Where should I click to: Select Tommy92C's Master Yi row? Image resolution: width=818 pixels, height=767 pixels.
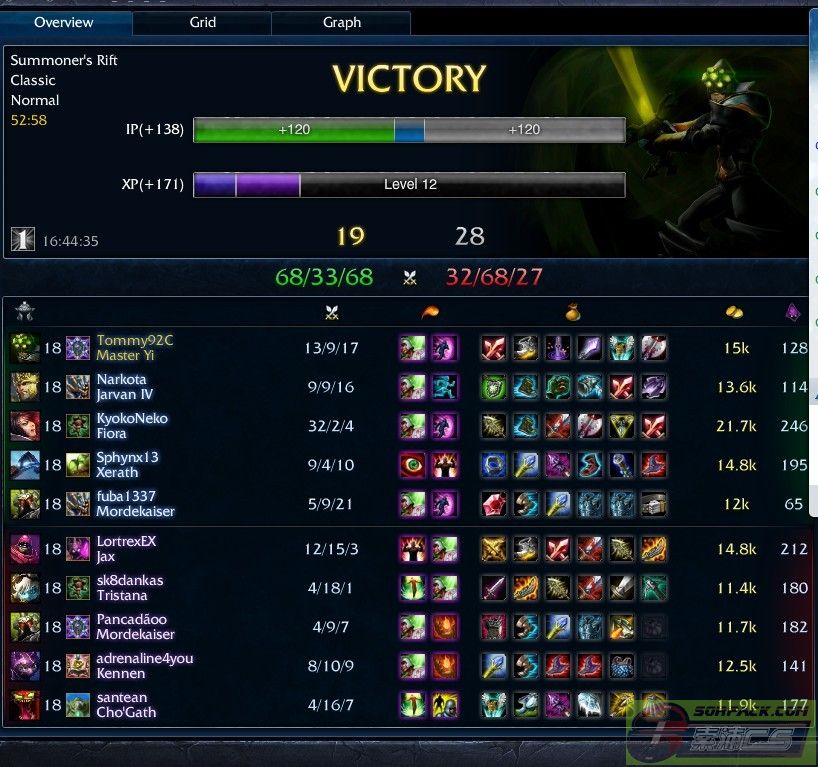click(x=135, y=348)
